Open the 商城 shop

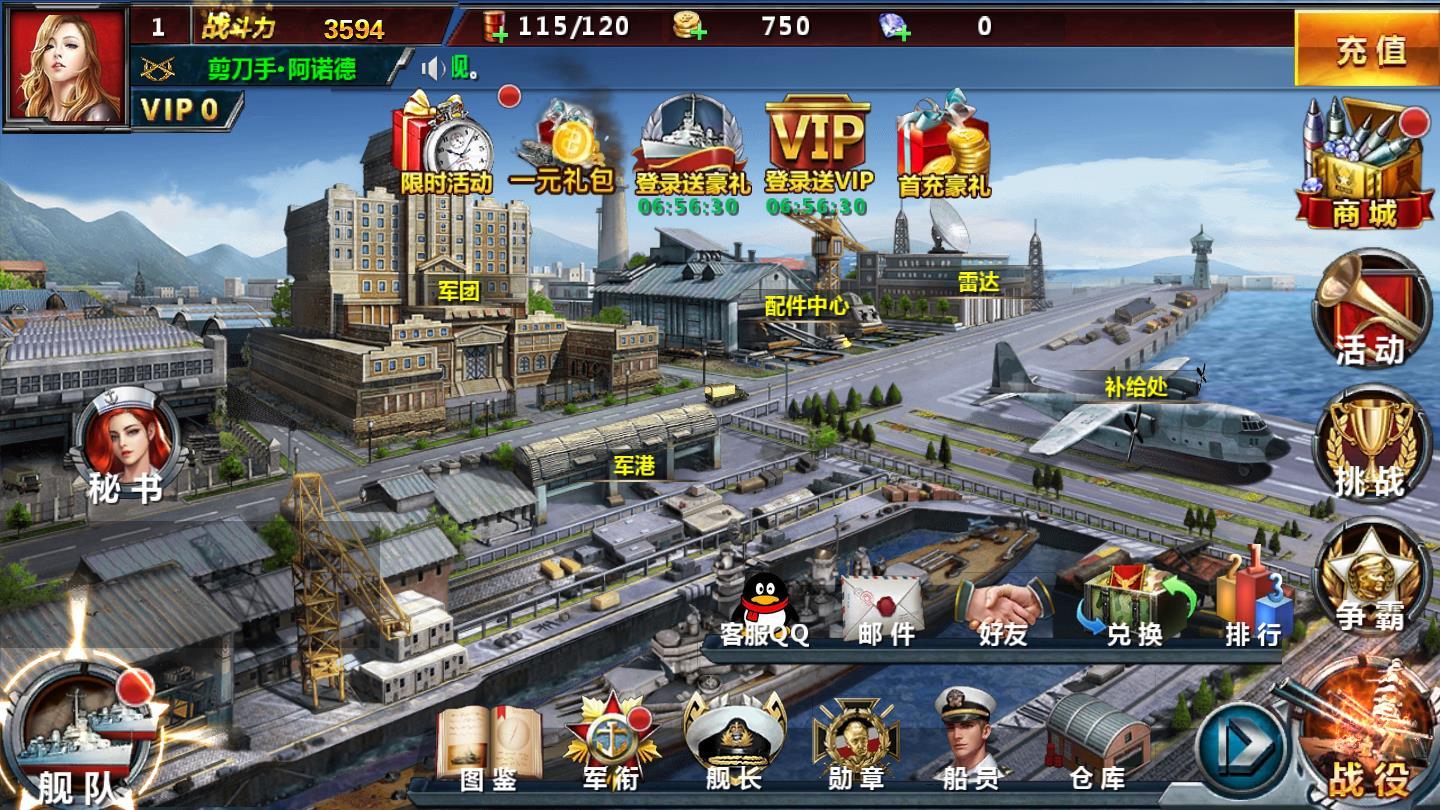click(1362, 165)
